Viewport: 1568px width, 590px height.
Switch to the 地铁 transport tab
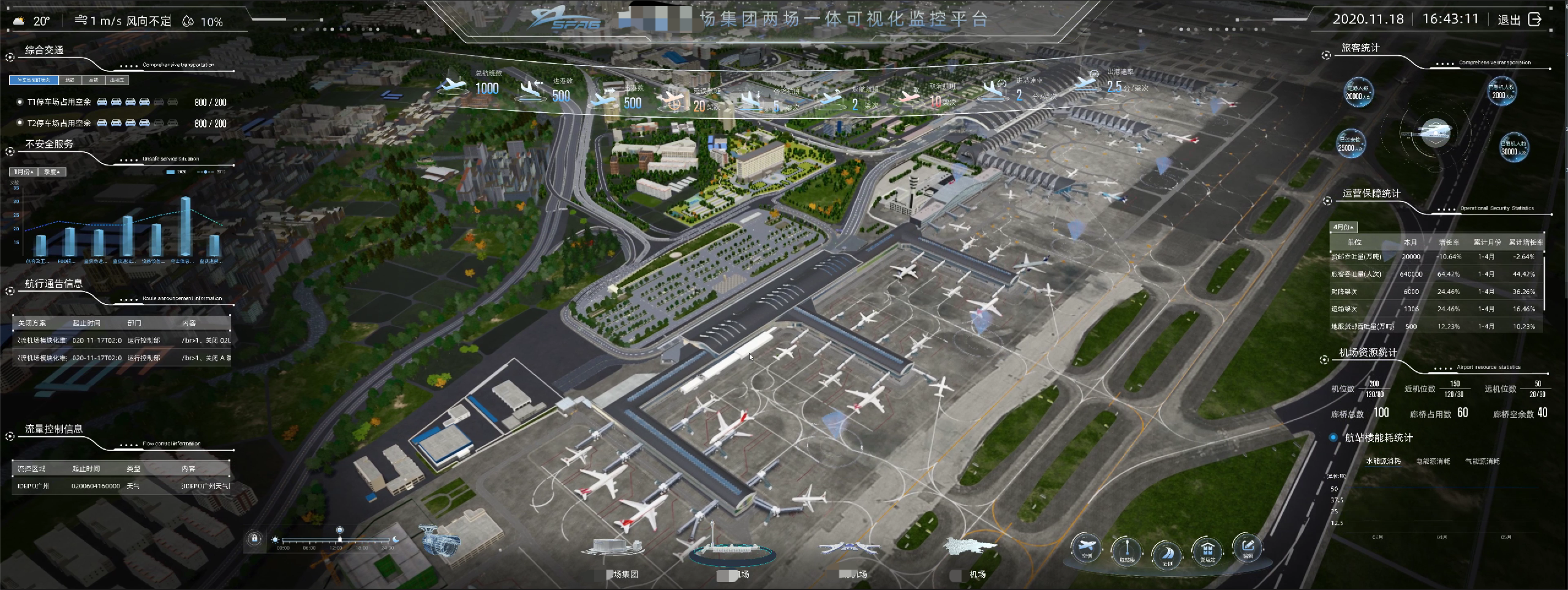pos(70,80)
